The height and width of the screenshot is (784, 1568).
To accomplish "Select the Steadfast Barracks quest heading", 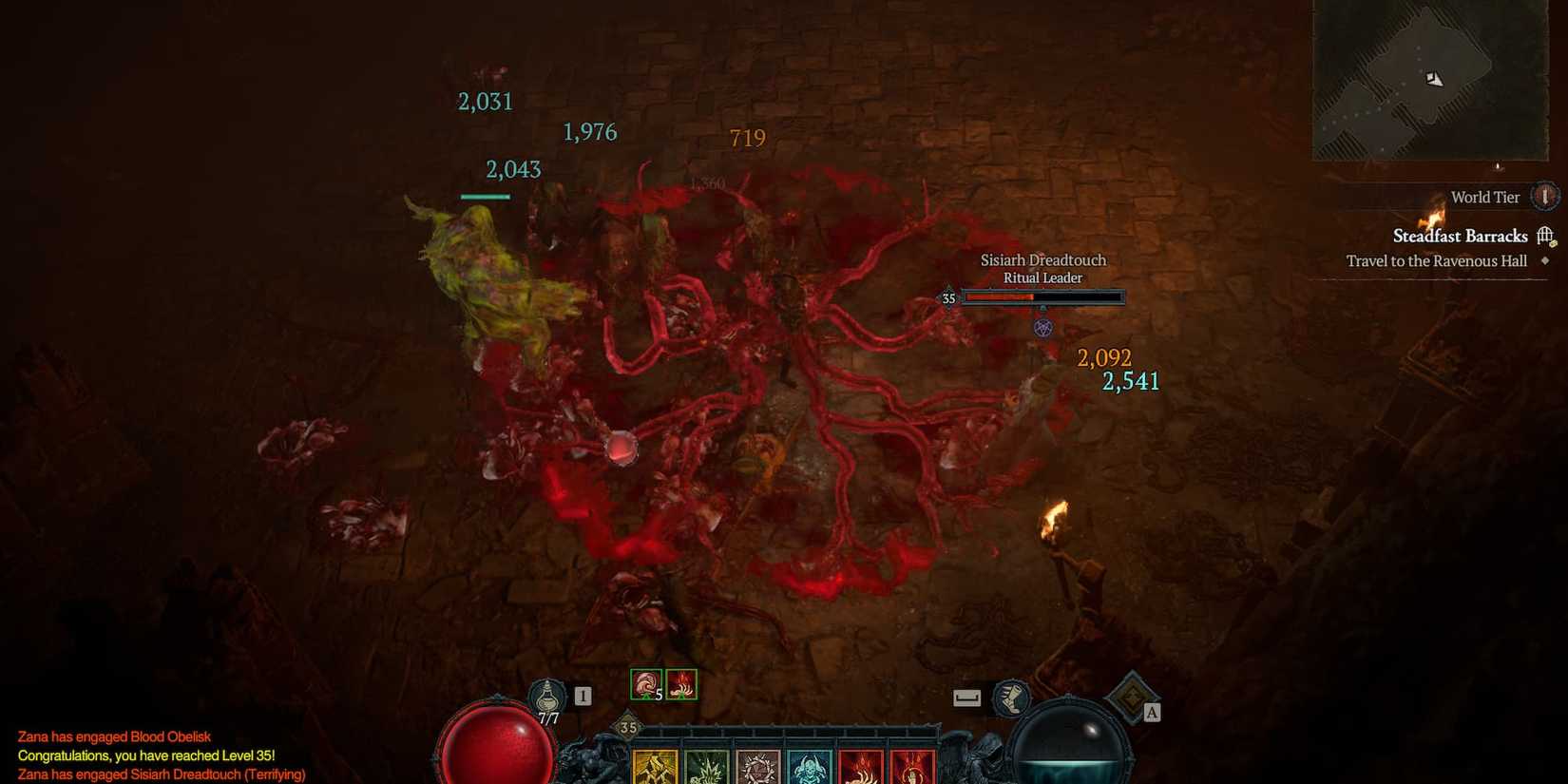I will (1460, 236).
